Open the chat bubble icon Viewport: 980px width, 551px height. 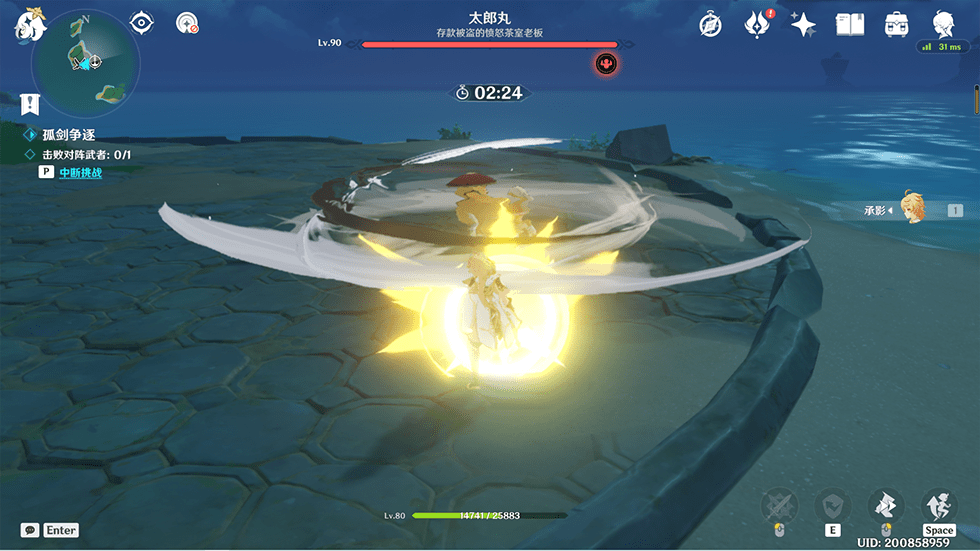30,530
